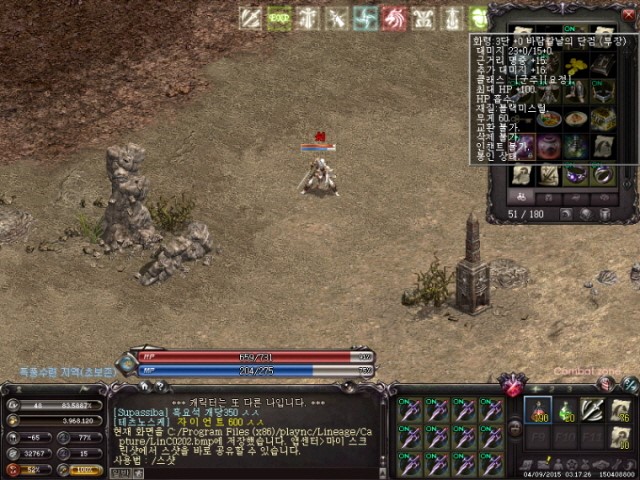Viewport: 640px width, 480px height.
Task: Click the first dagger skill slot
Action: 408,410
